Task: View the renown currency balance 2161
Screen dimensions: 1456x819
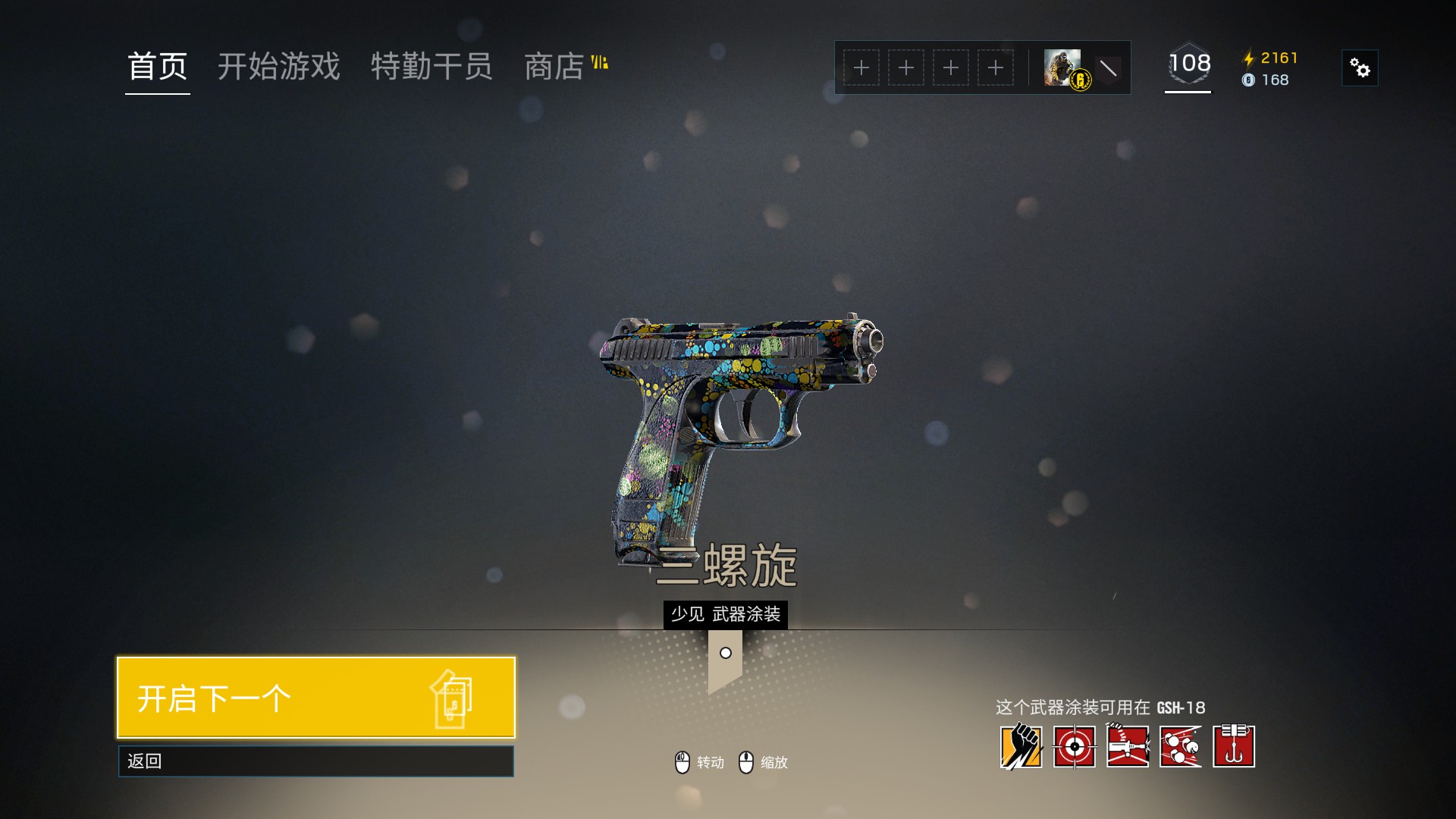Action: 1272,58
